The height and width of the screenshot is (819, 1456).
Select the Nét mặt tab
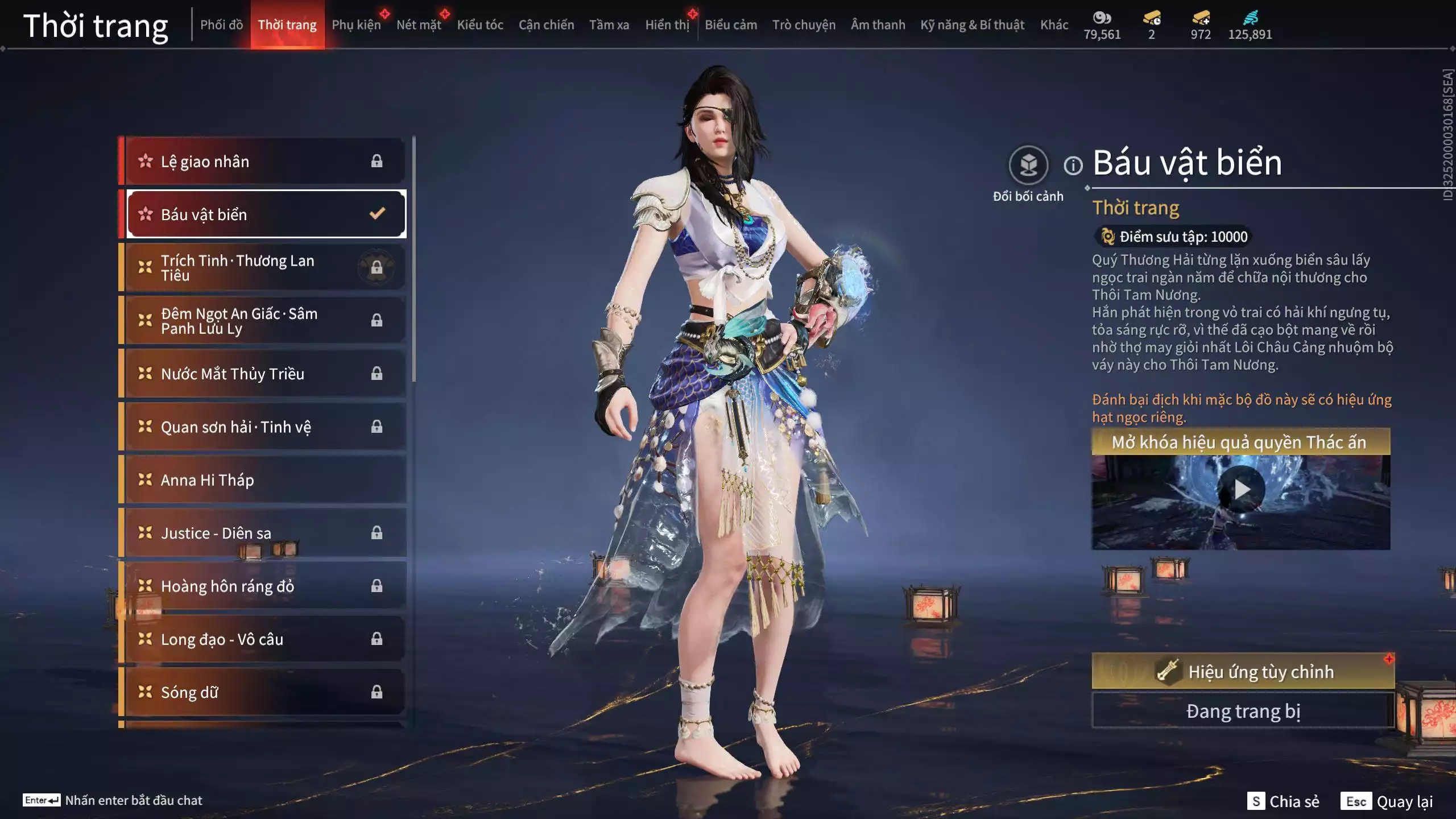tap(419, 25)
